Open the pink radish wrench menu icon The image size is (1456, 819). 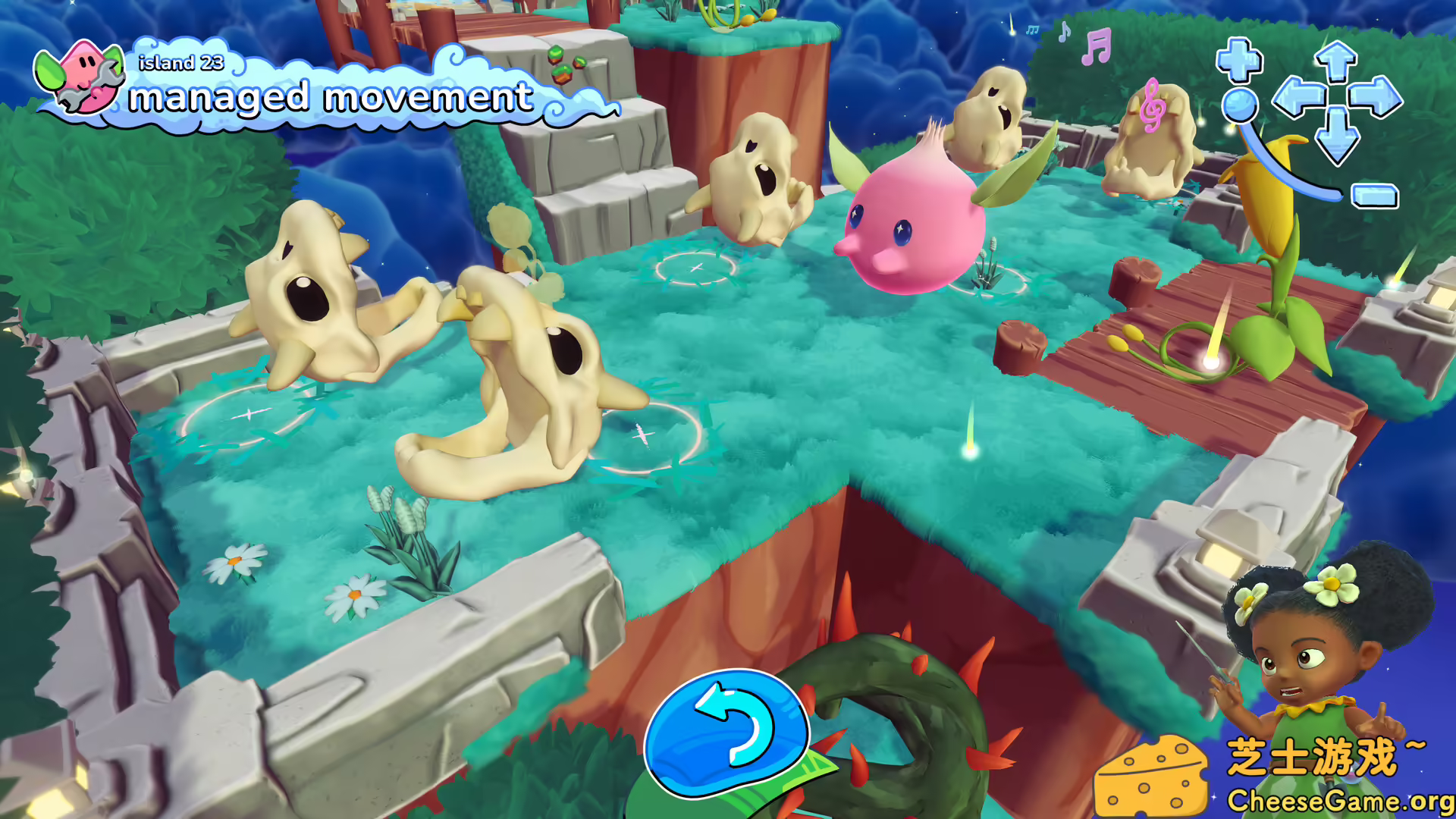[81, 77]
